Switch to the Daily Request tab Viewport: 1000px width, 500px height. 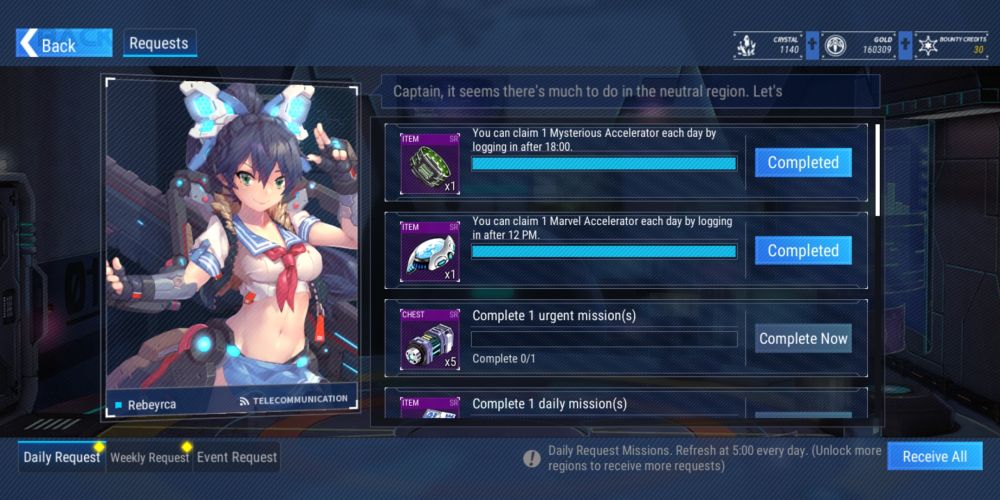coord(62,457)
